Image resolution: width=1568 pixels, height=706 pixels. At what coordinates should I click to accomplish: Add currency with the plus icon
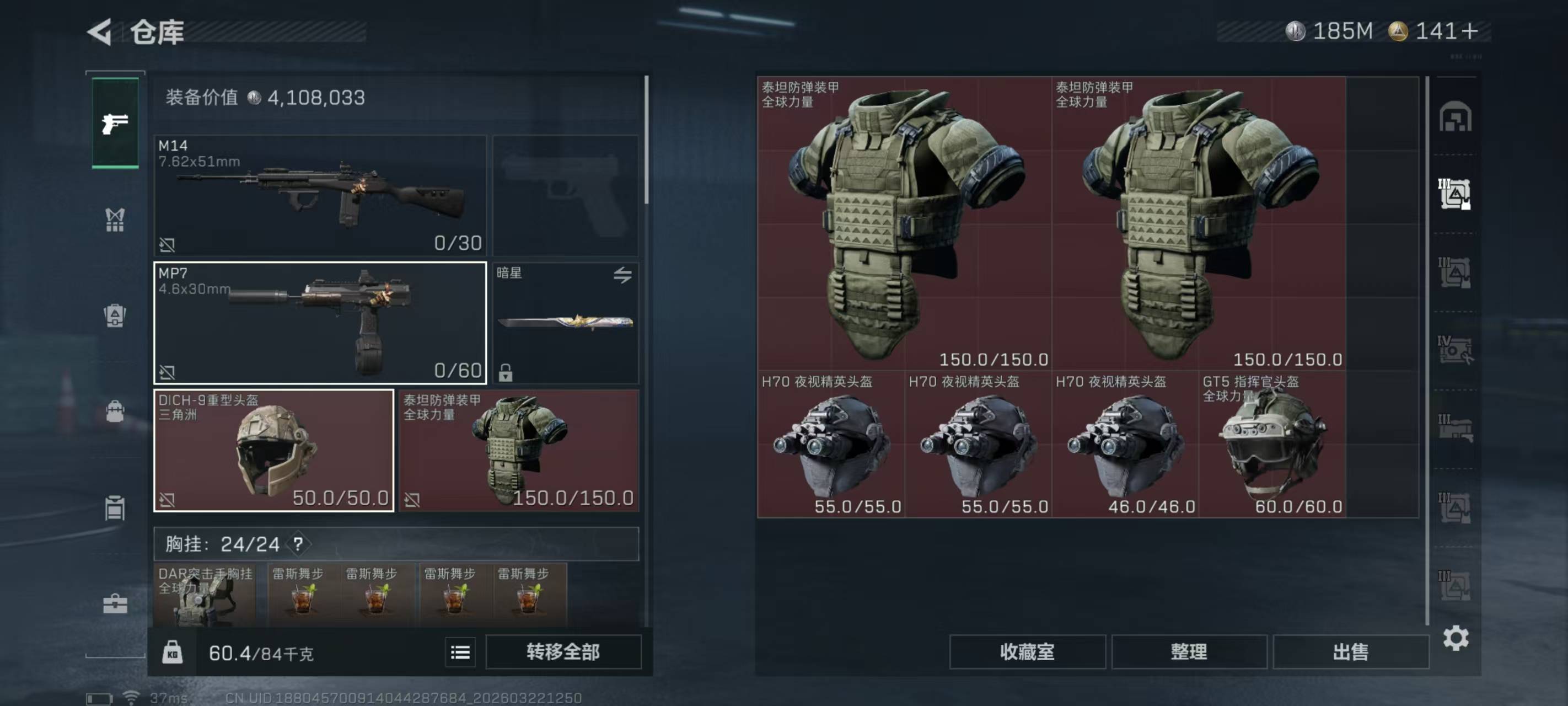click(1469, 31)
